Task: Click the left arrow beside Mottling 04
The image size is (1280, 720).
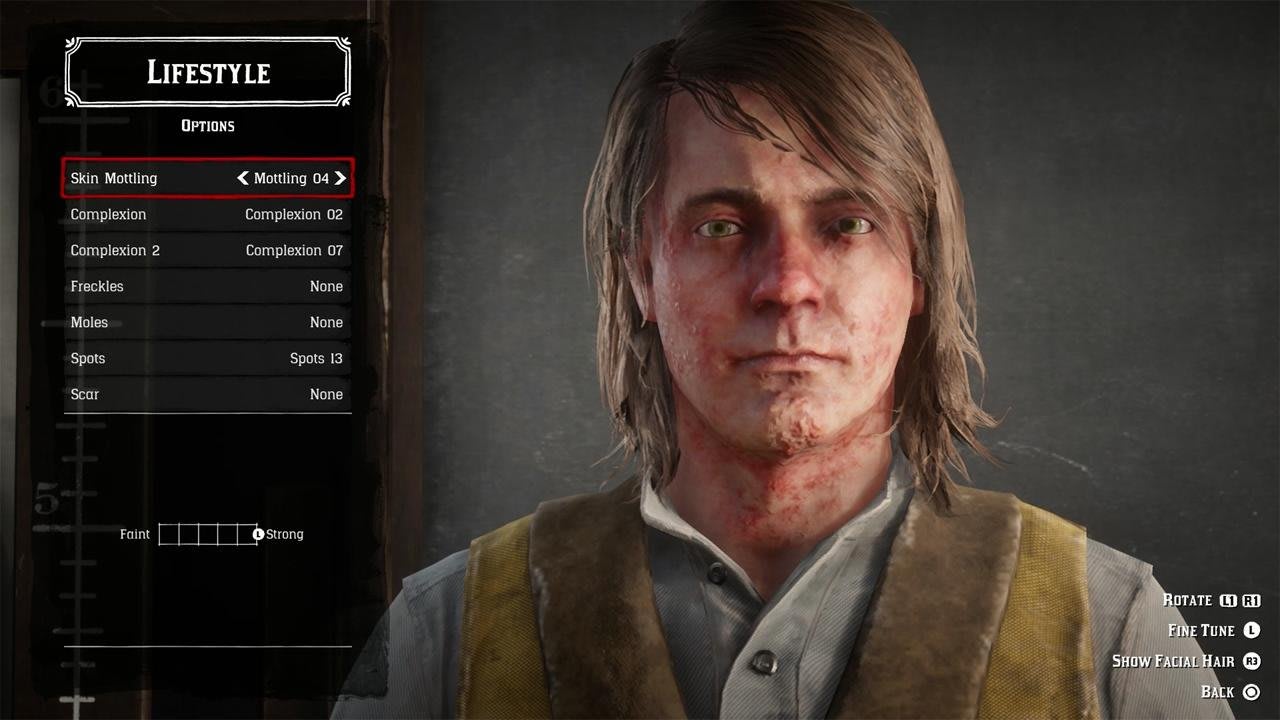Action: [x=243, y=178]
